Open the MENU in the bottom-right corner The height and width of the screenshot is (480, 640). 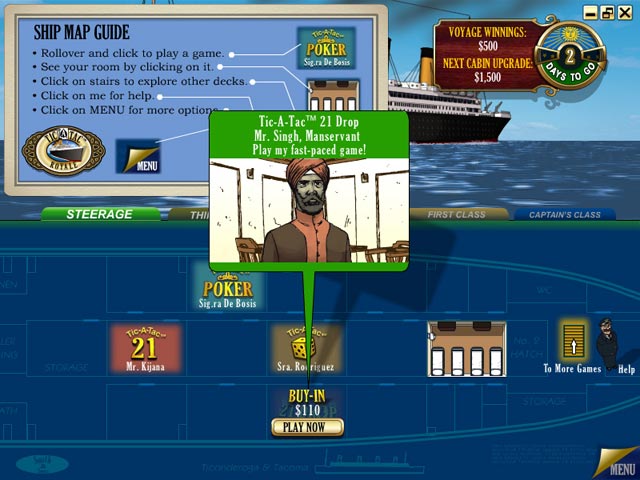pyautogui.click(x=616, y=462)
